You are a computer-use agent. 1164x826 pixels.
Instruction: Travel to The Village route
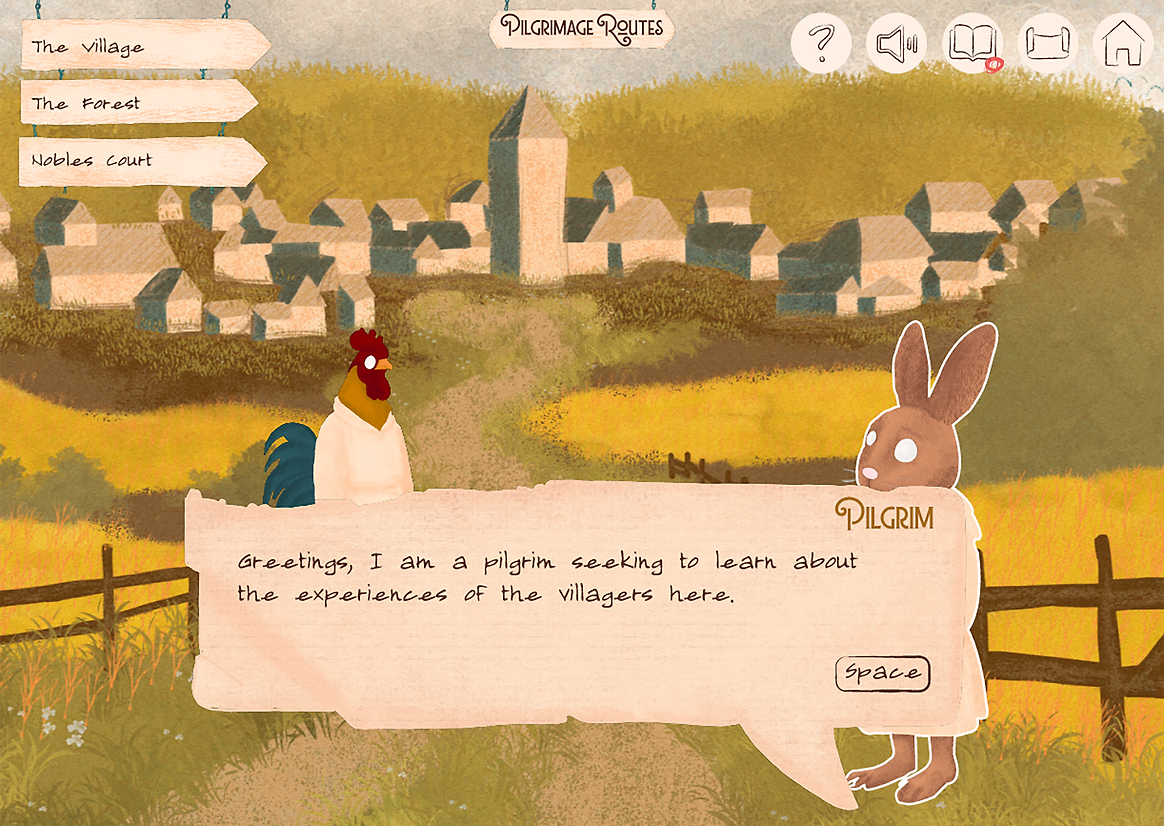140,46
